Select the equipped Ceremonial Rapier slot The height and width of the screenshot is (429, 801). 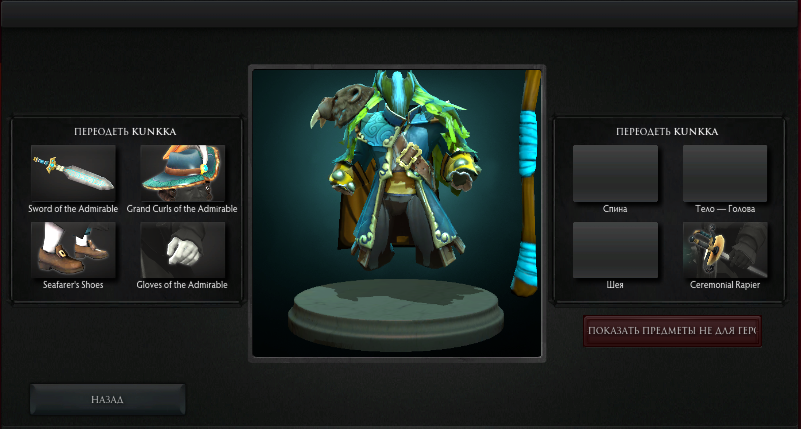724,249
